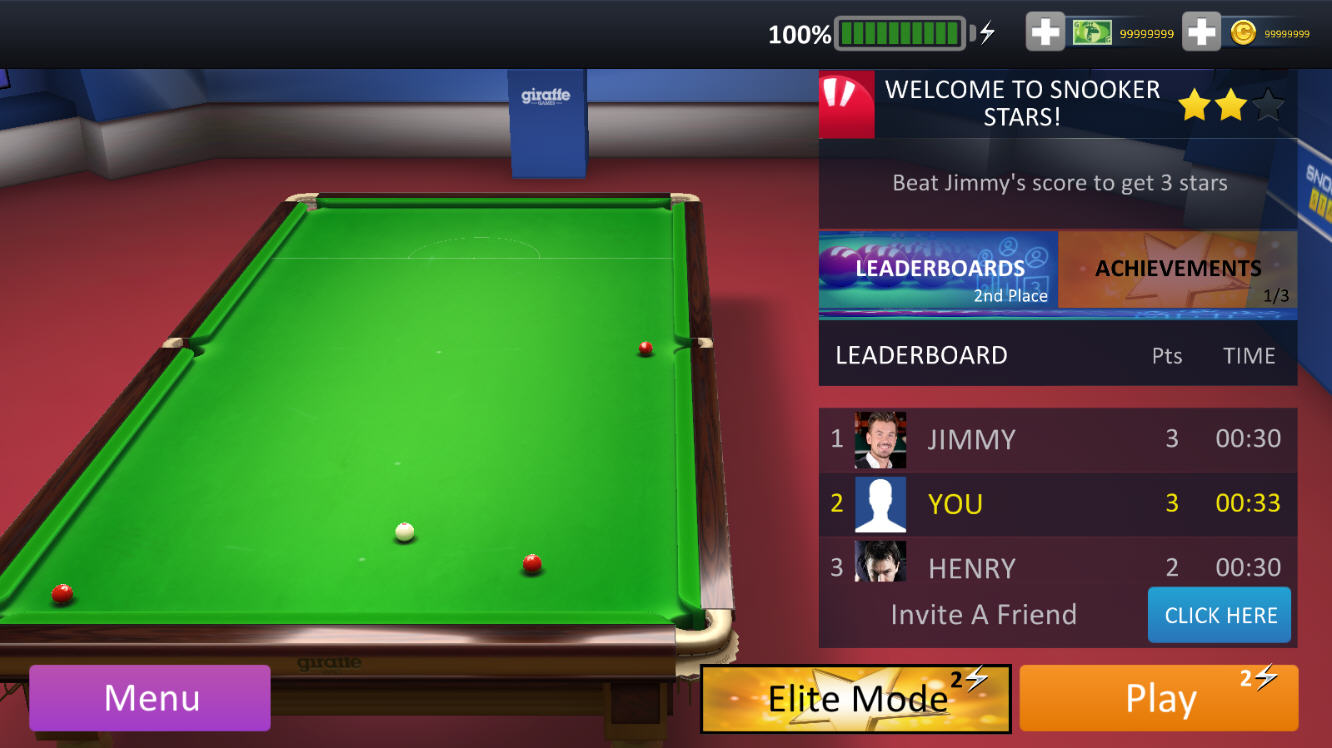Click Jimmy's profile picture

[x=880, y=439]
